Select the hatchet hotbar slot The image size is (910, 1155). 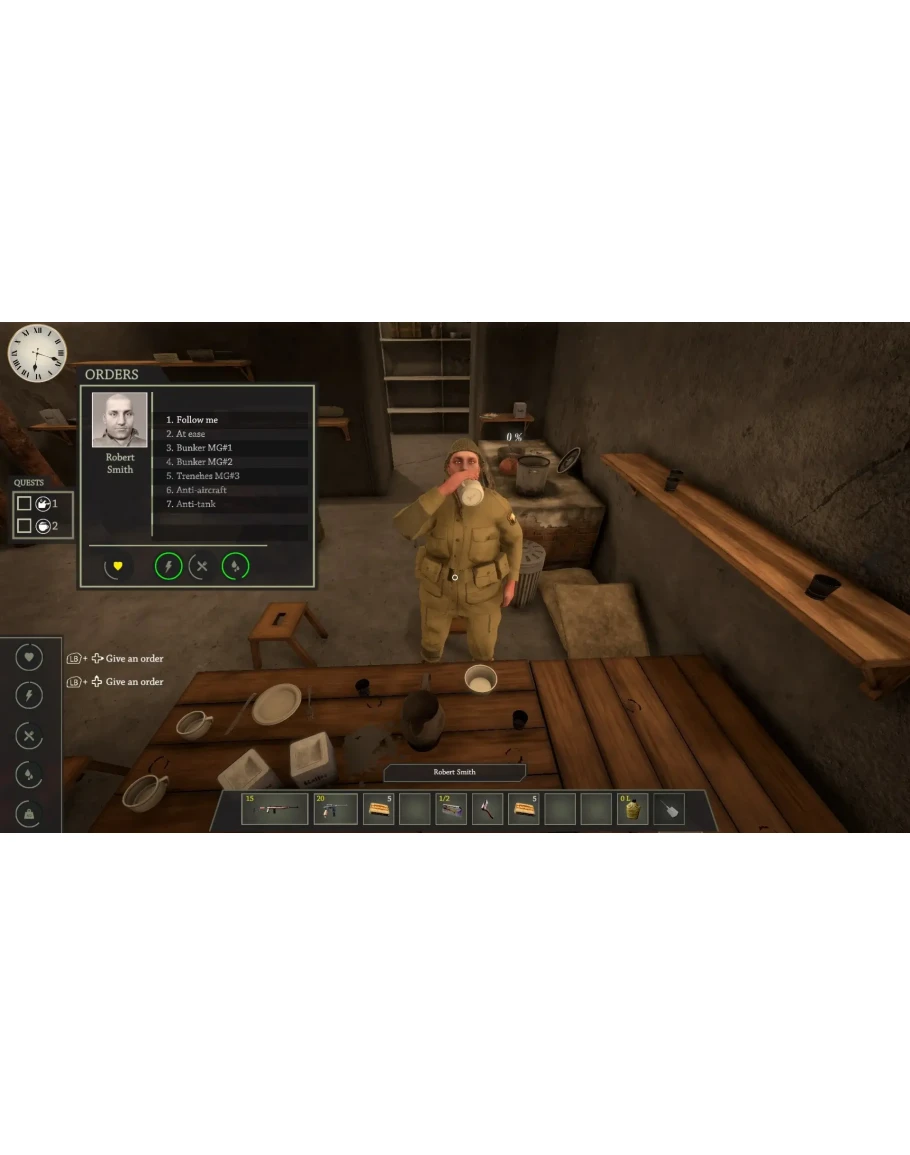tap(487, 808)
